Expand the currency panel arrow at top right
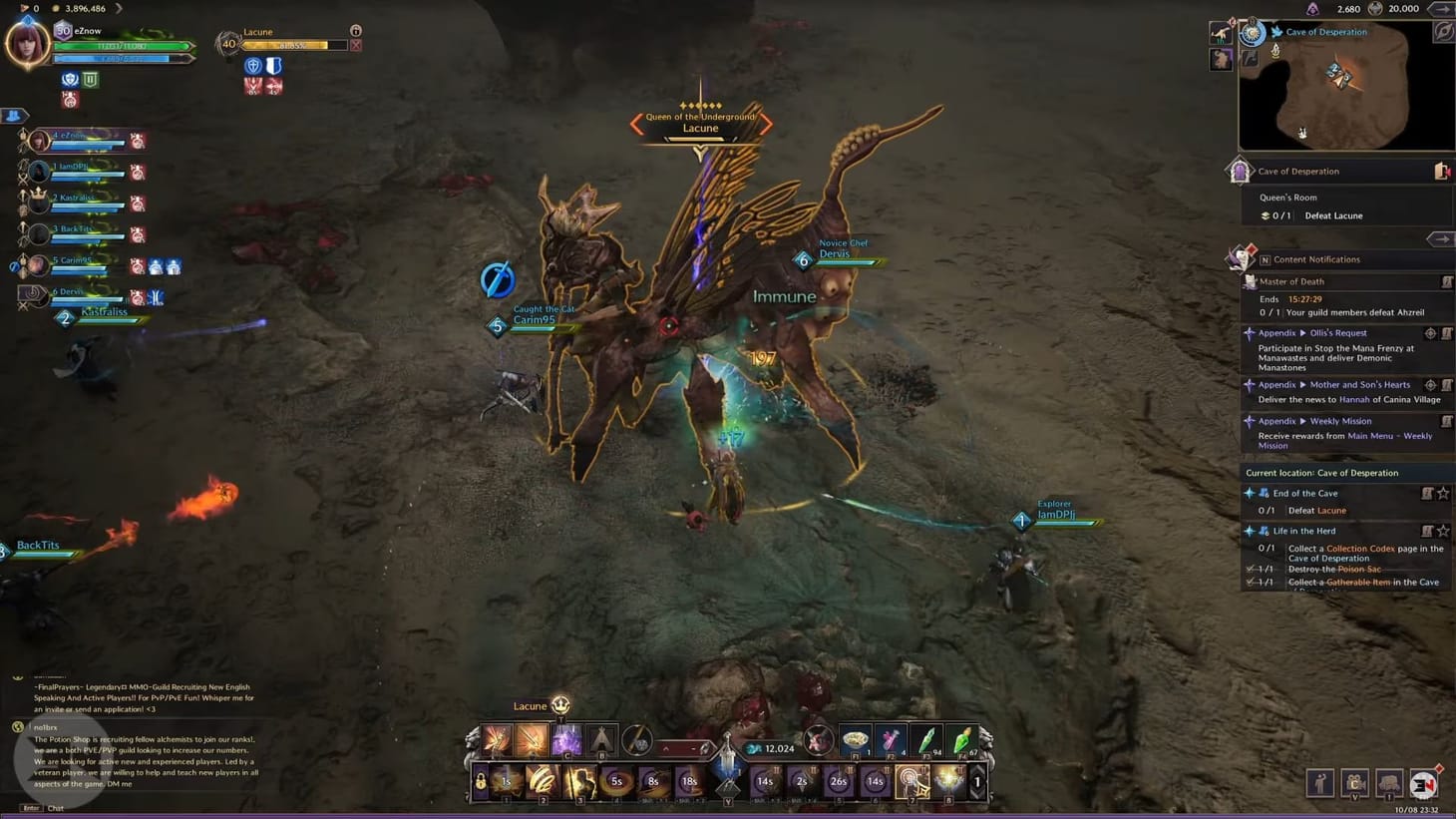 [x=1440, y=9]
